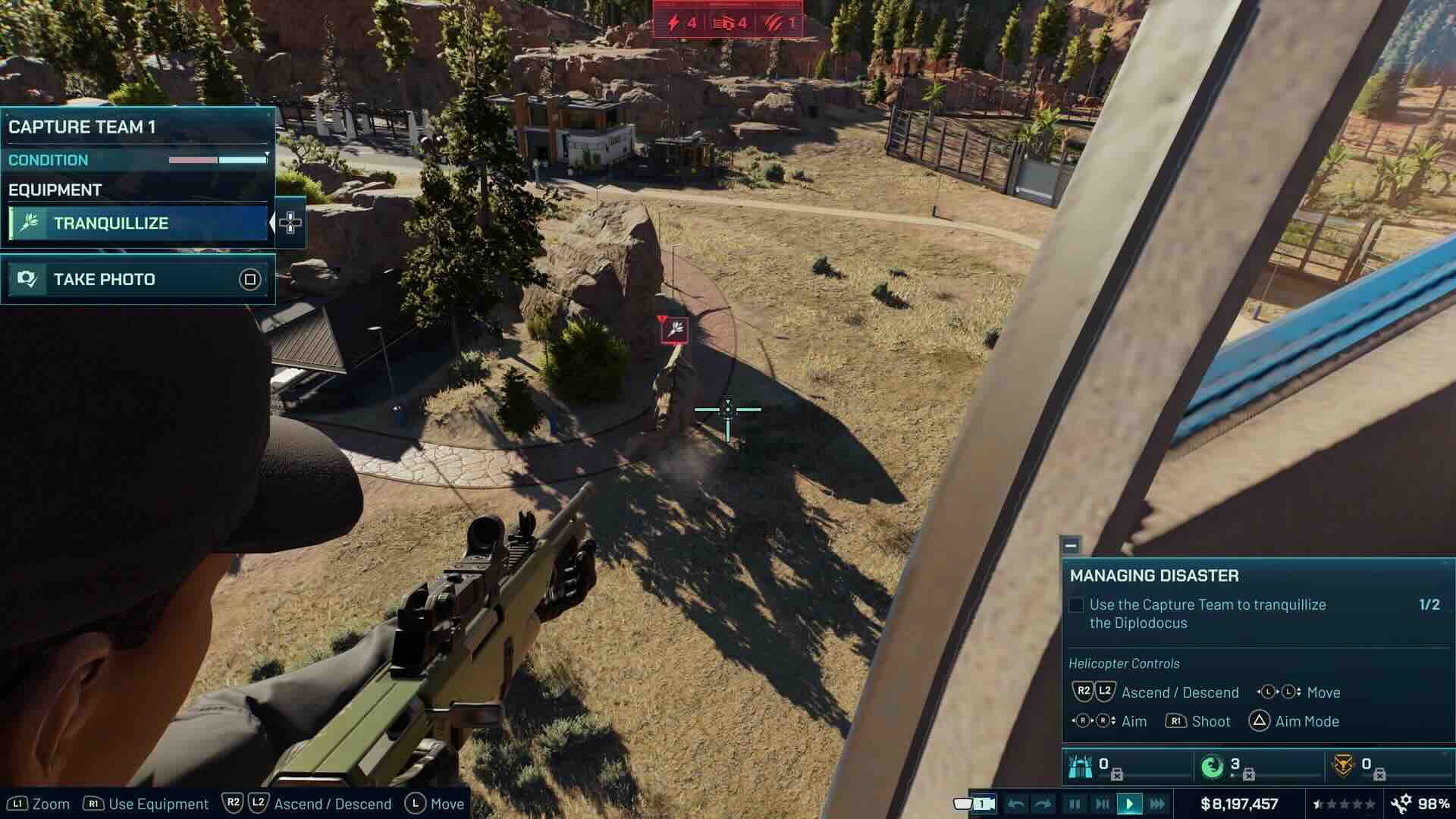Click the undo arrow icon

(1017, 804)
